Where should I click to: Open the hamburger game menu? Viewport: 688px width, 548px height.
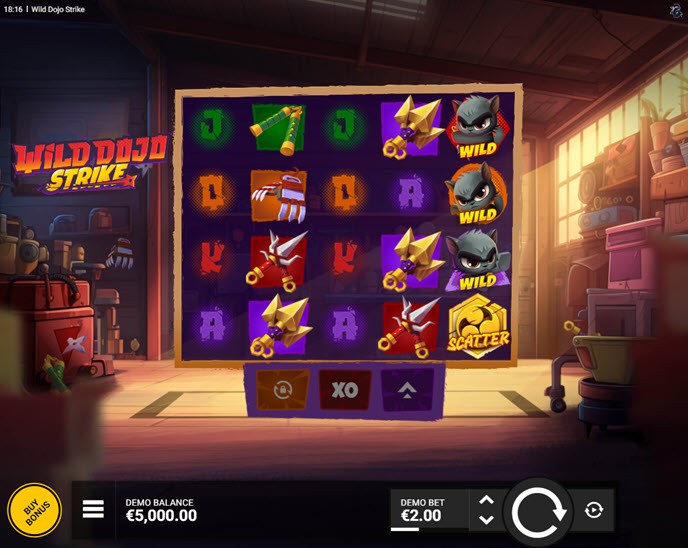click(x=93, y=510)
